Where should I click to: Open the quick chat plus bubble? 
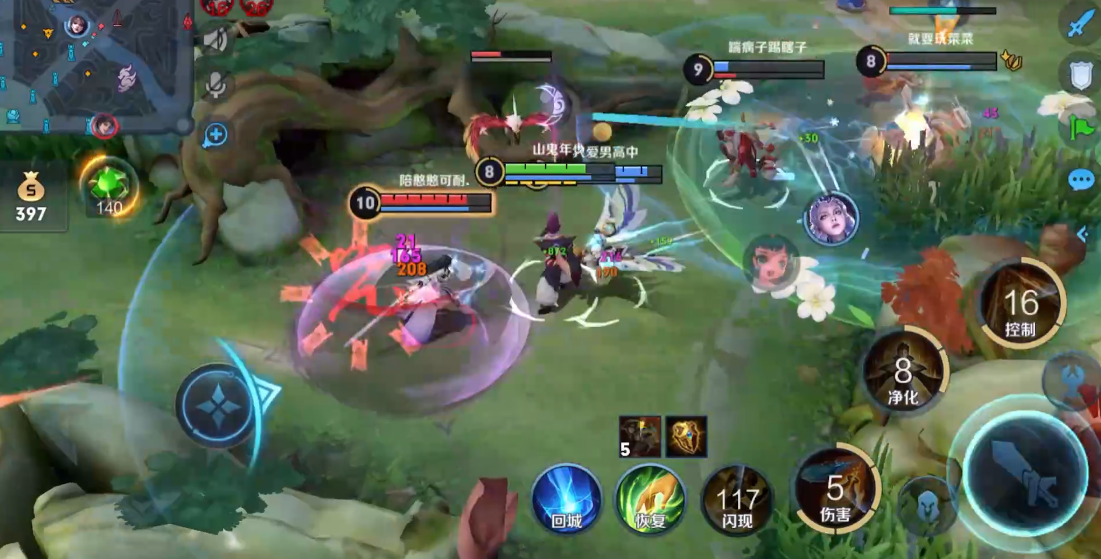pos(215,134)
